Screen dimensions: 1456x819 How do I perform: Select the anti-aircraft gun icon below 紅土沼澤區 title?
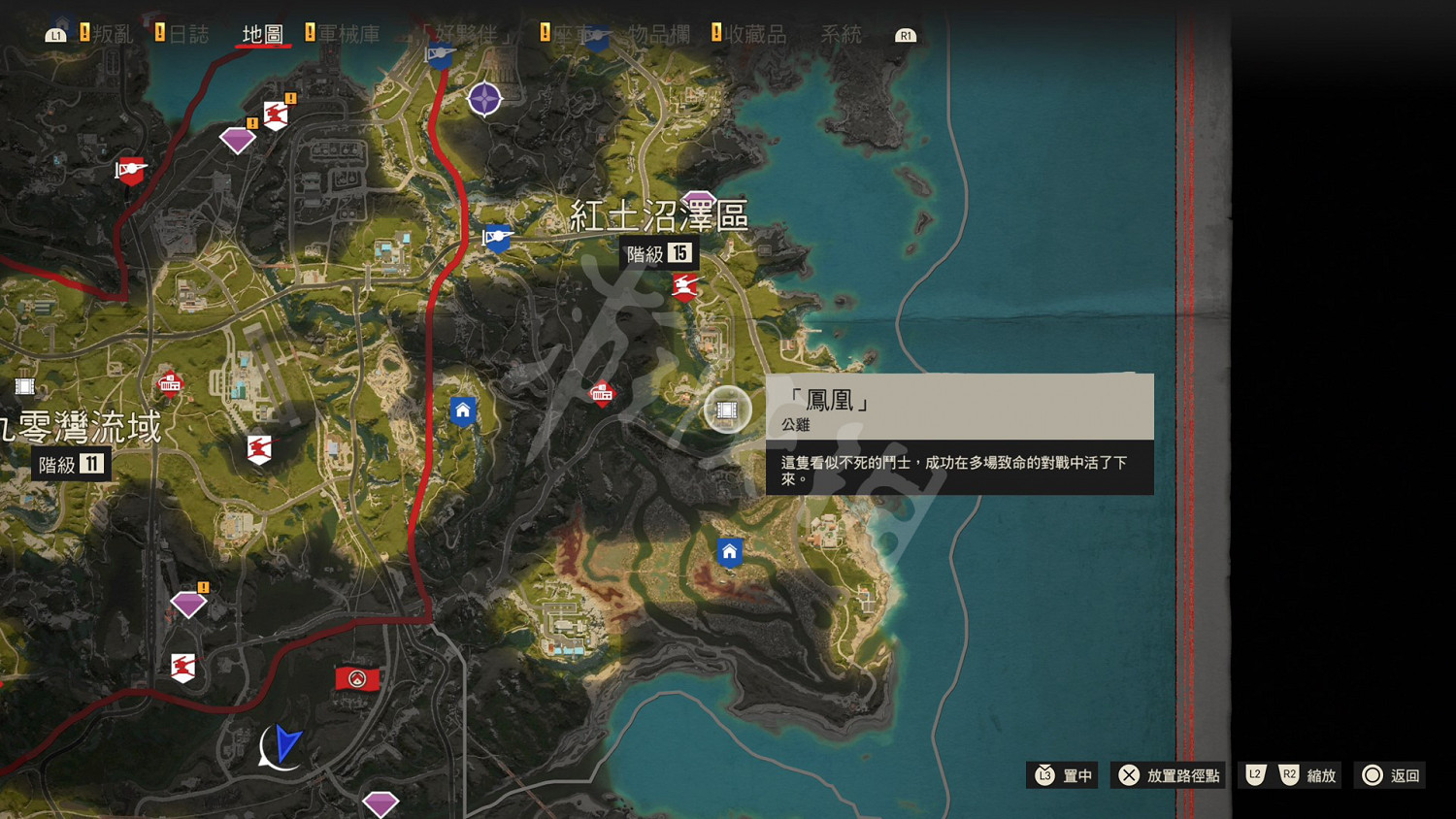(685, 285)
